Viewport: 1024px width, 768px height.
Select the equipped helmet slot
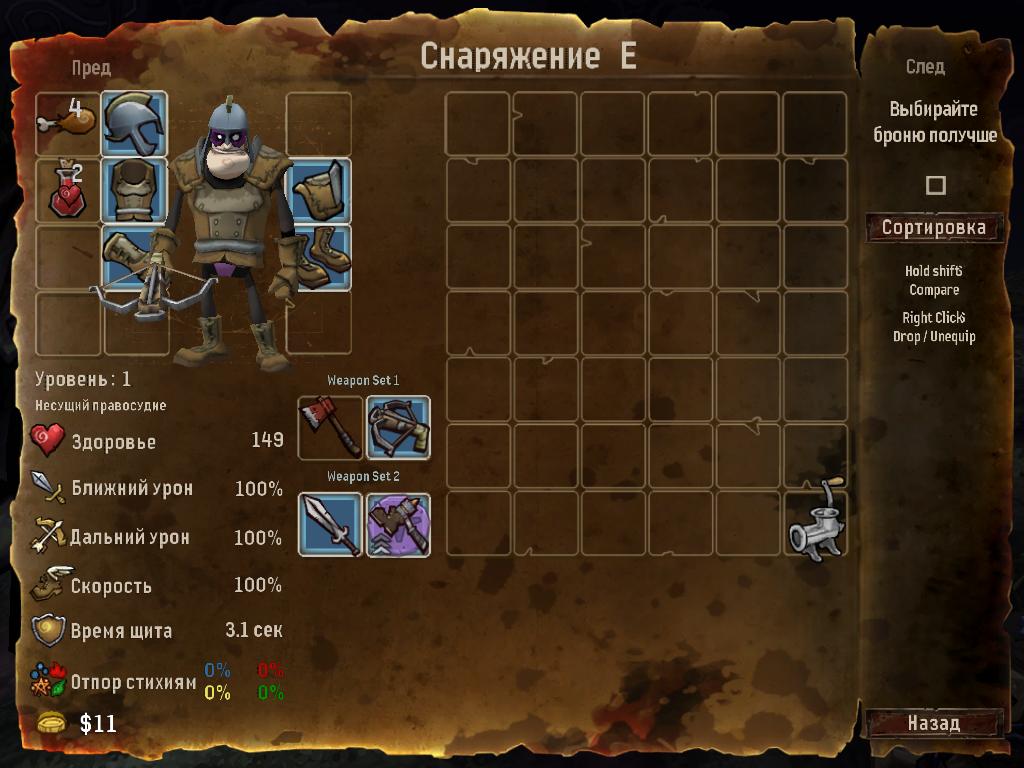point(134,124)
